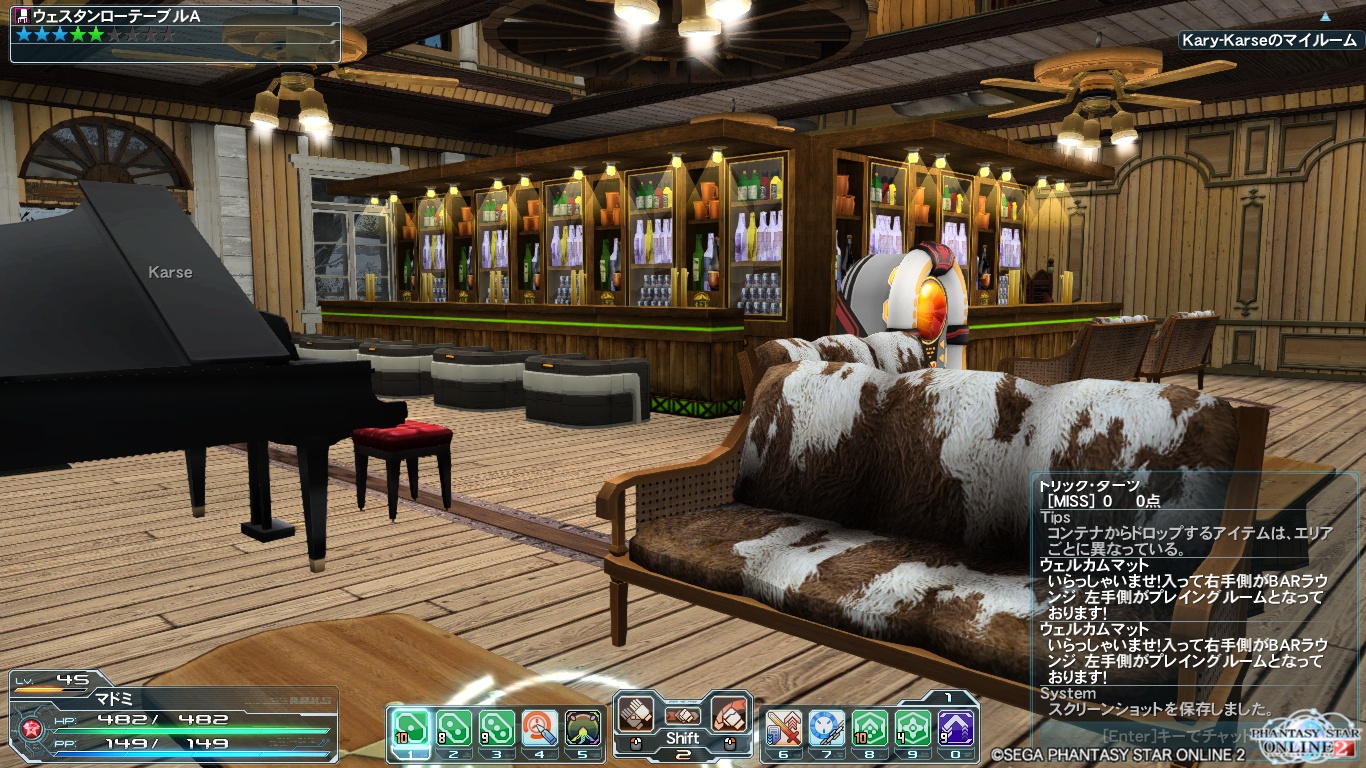
Task: Activate the rainbow burst skill in slot 5
Action: tap(584, 728)
